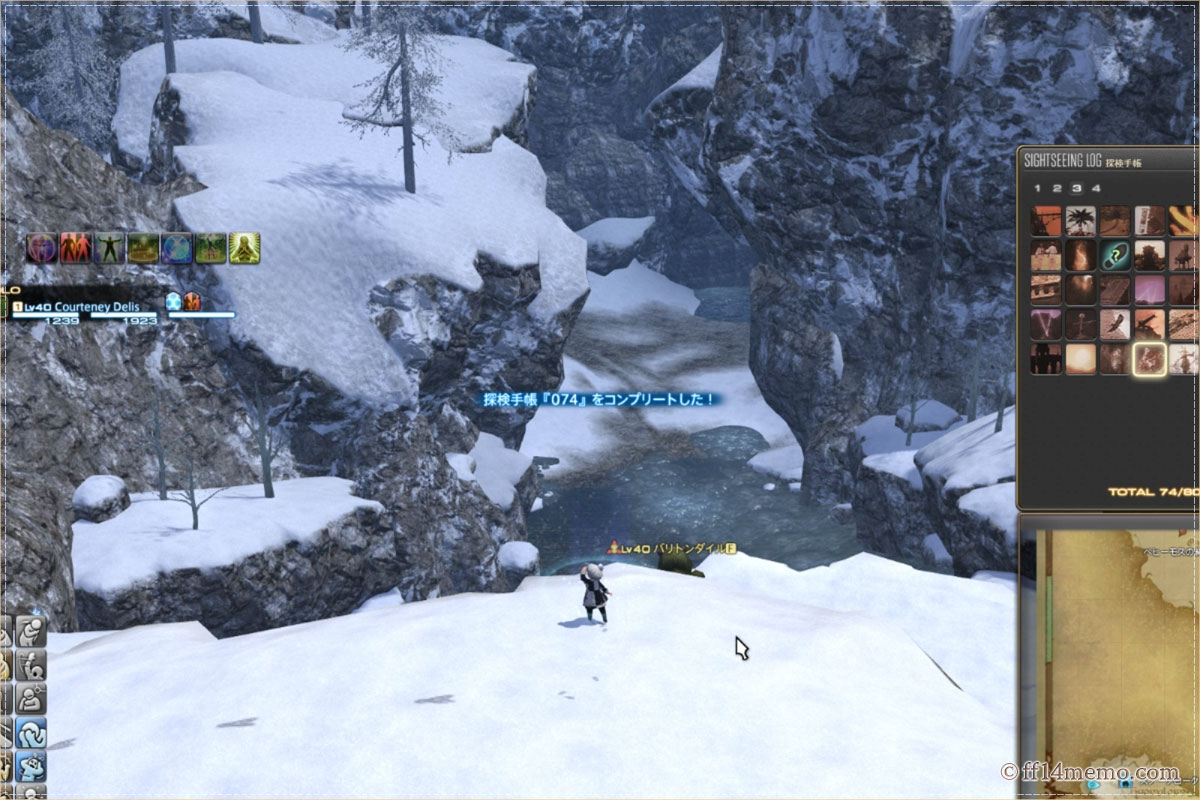Switch to page 1 of the Sightseeing Log
Viewport: 1200px width, 800px height.
(1038, 187)
